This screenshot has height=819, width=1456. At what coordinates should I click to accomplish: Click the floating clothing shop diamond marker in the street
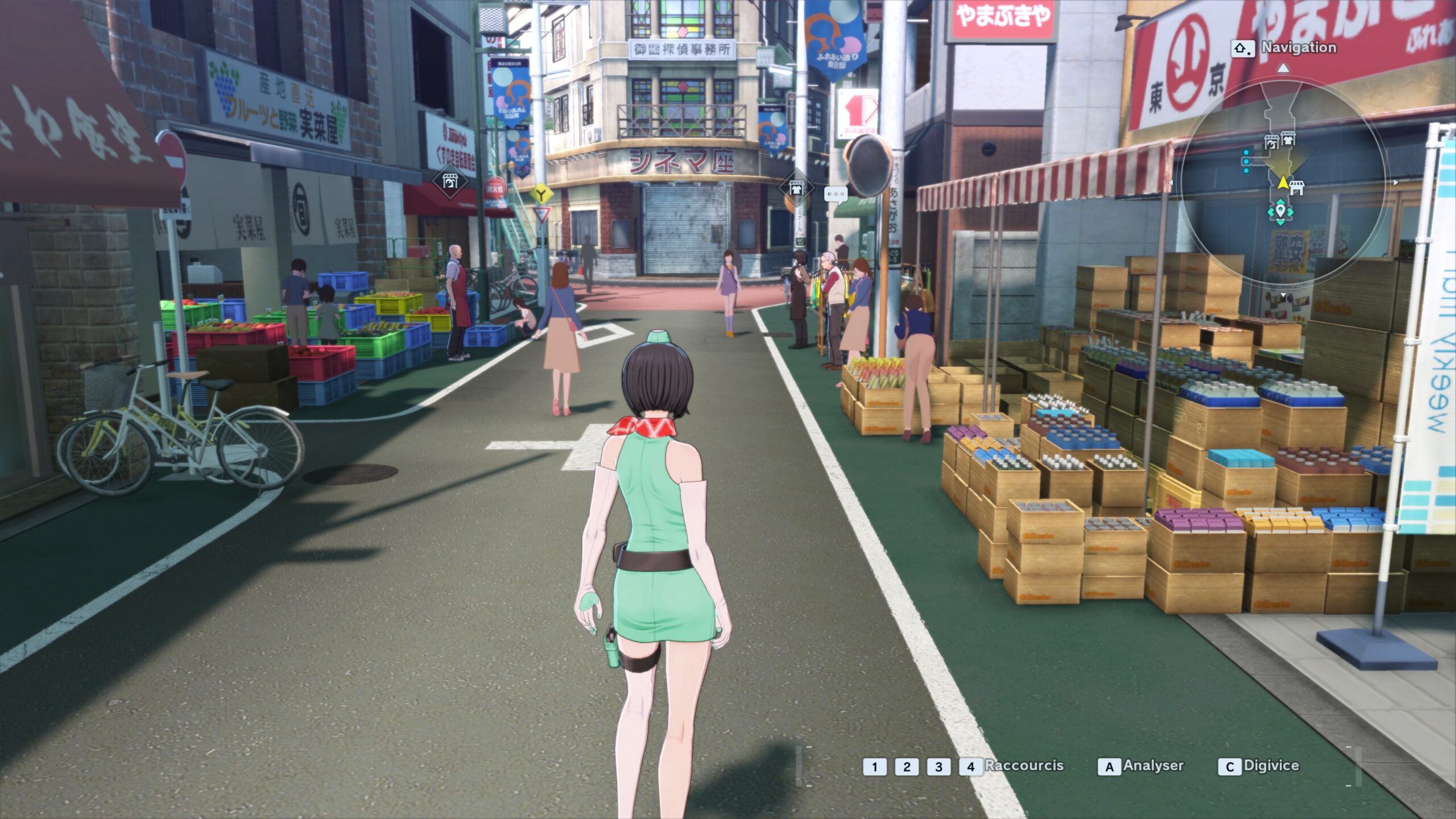796,188
